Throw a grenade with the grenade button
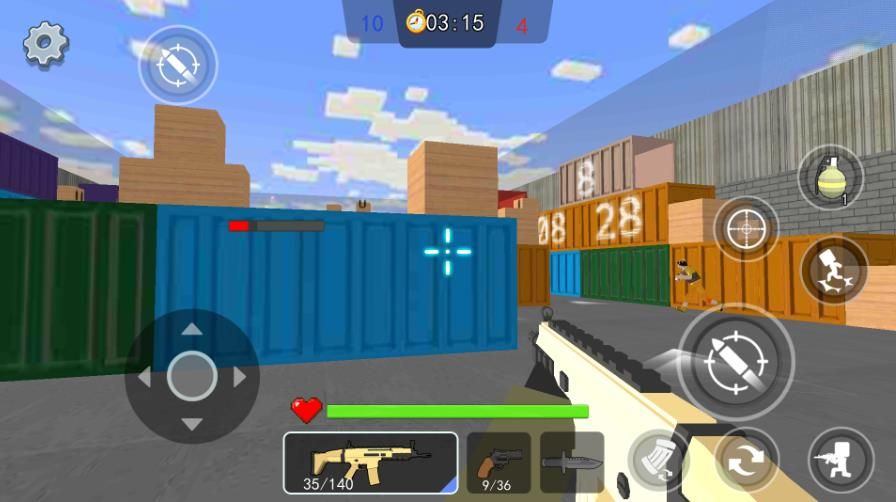The width and height of the screenshot is (896, 502). 830,178
